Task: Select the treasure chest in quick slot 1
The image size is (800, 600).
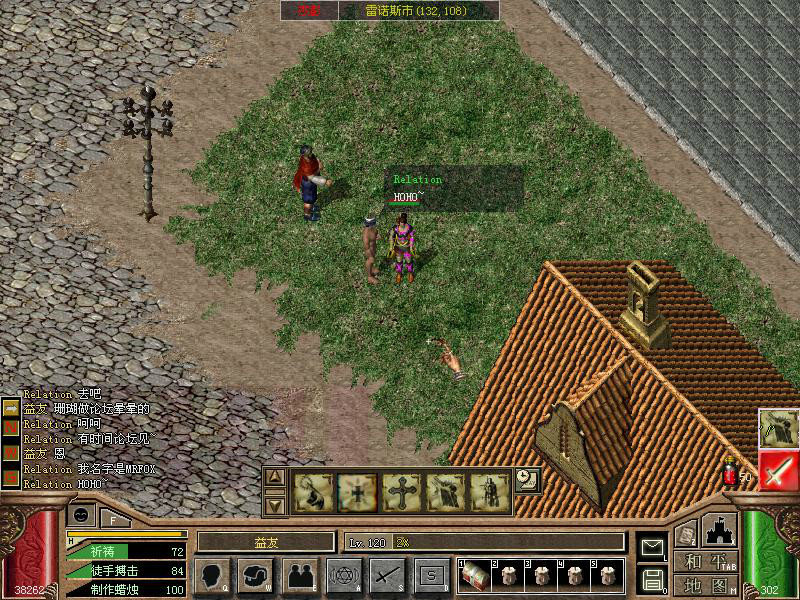Action: 475,575
